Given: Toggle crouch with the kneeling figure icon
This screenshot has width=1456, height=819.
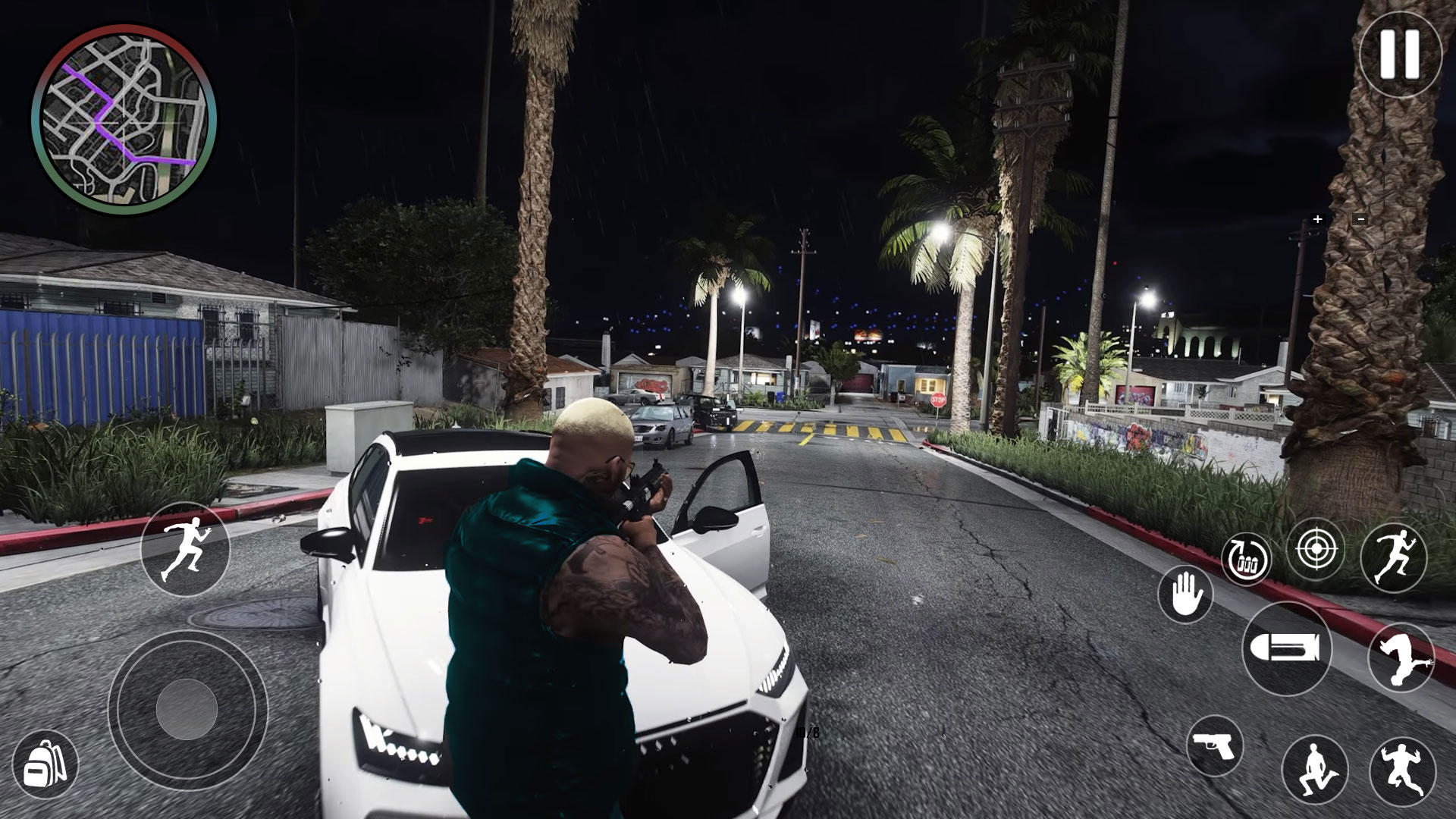Looking at the screenshot, I should (x=1314, y=770).
